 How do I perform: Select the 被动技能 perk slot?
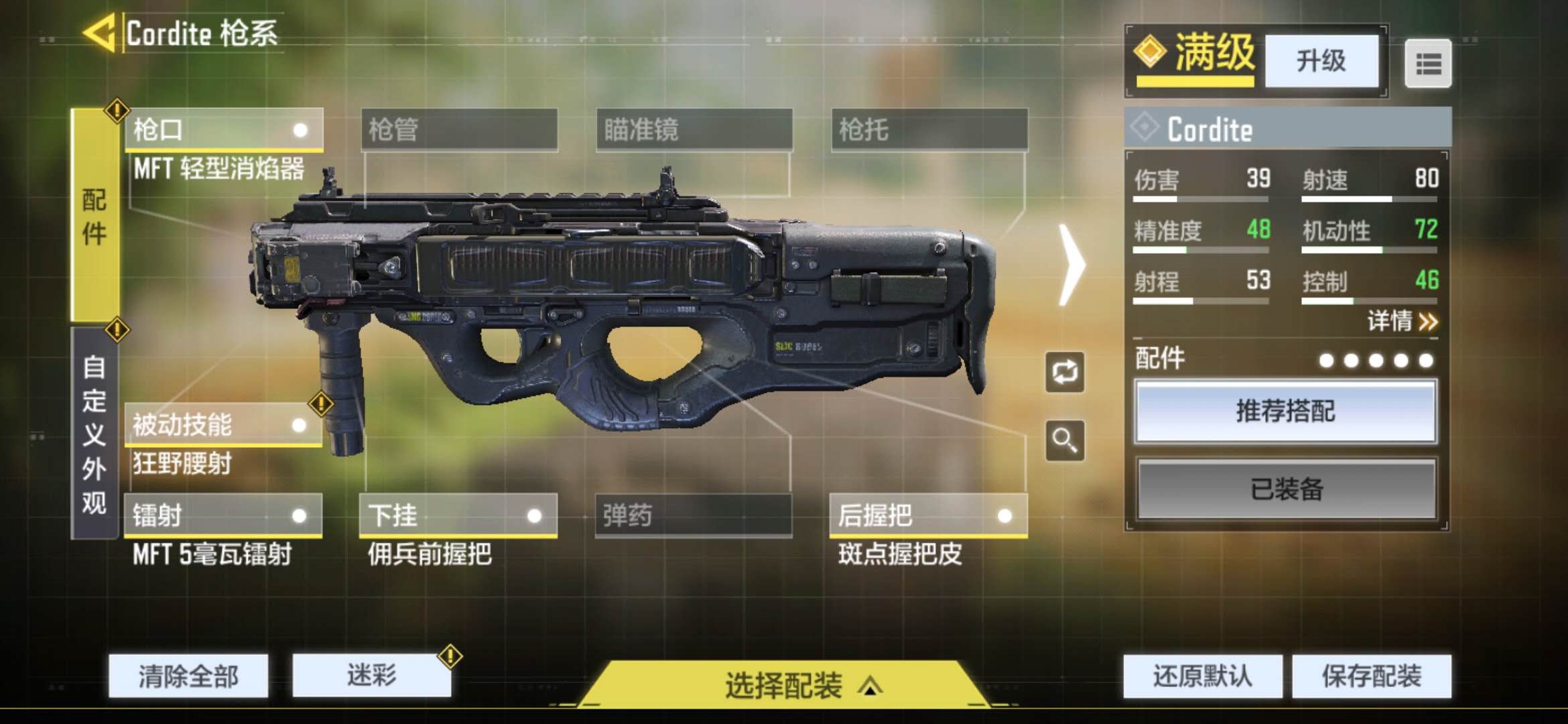point(222,425)
